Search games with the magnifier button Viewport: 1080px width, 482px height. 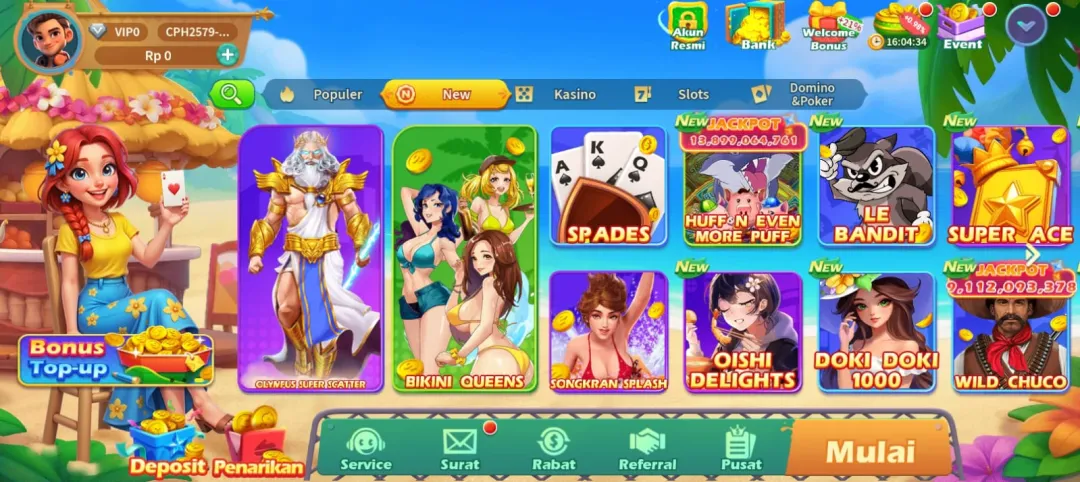pos(232,94)
